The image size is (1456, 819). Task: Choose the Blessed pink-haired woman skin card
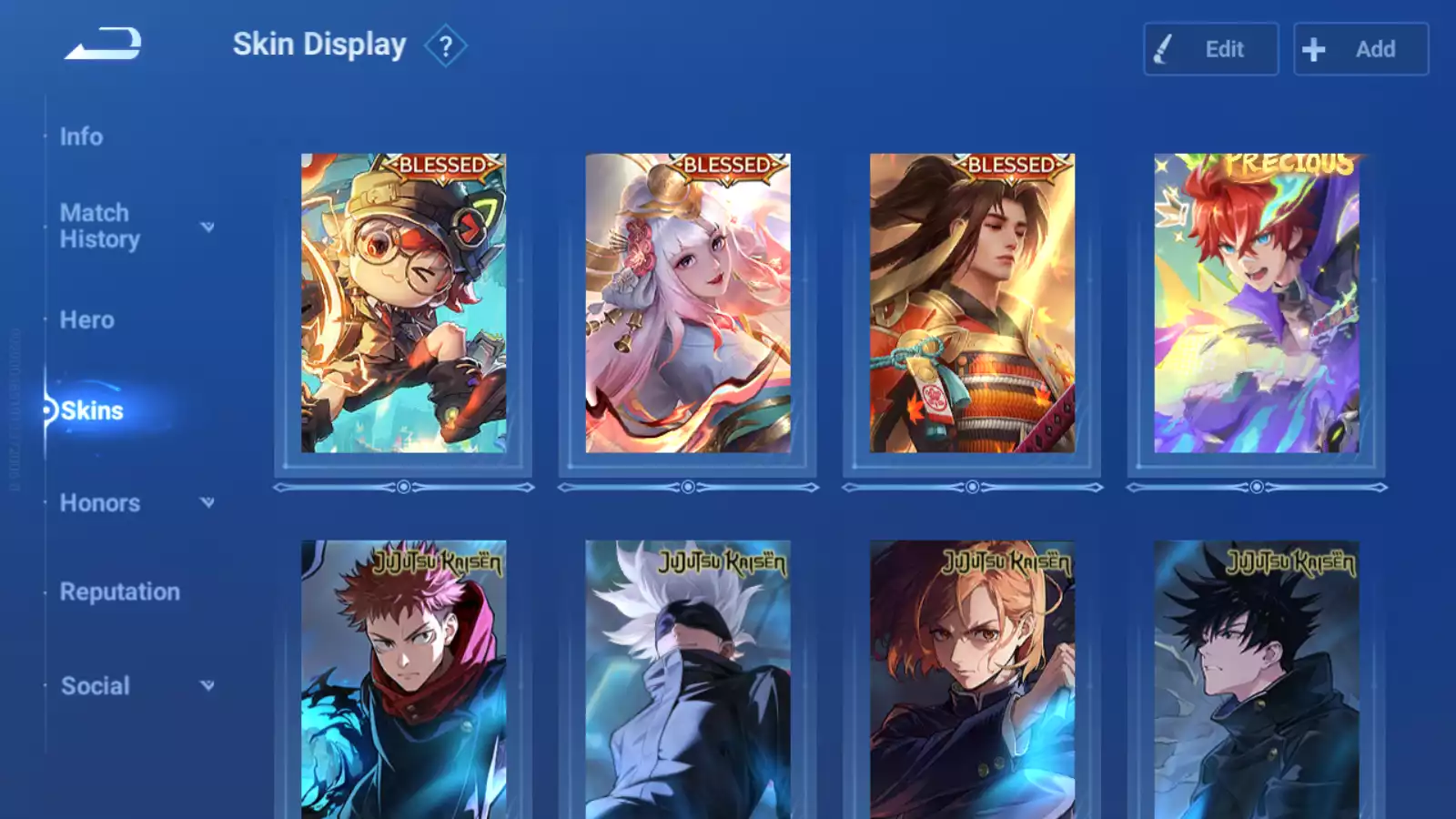click(x=687, y=303)
